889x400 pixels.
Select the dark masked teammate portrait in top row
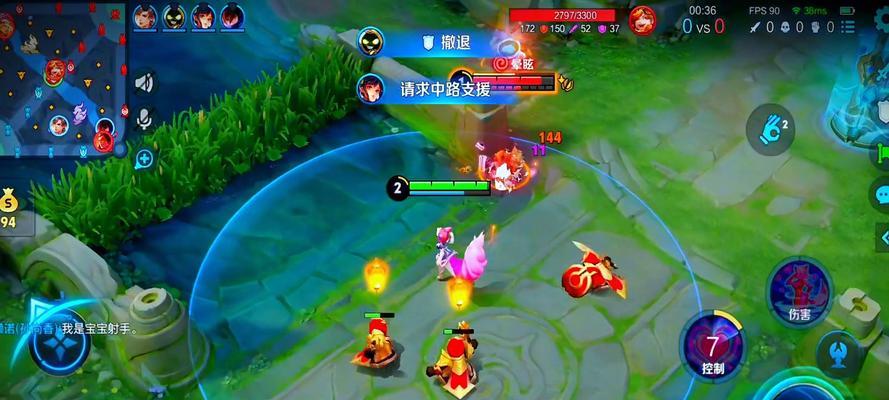pyautogui.click(x=174, y=17)
